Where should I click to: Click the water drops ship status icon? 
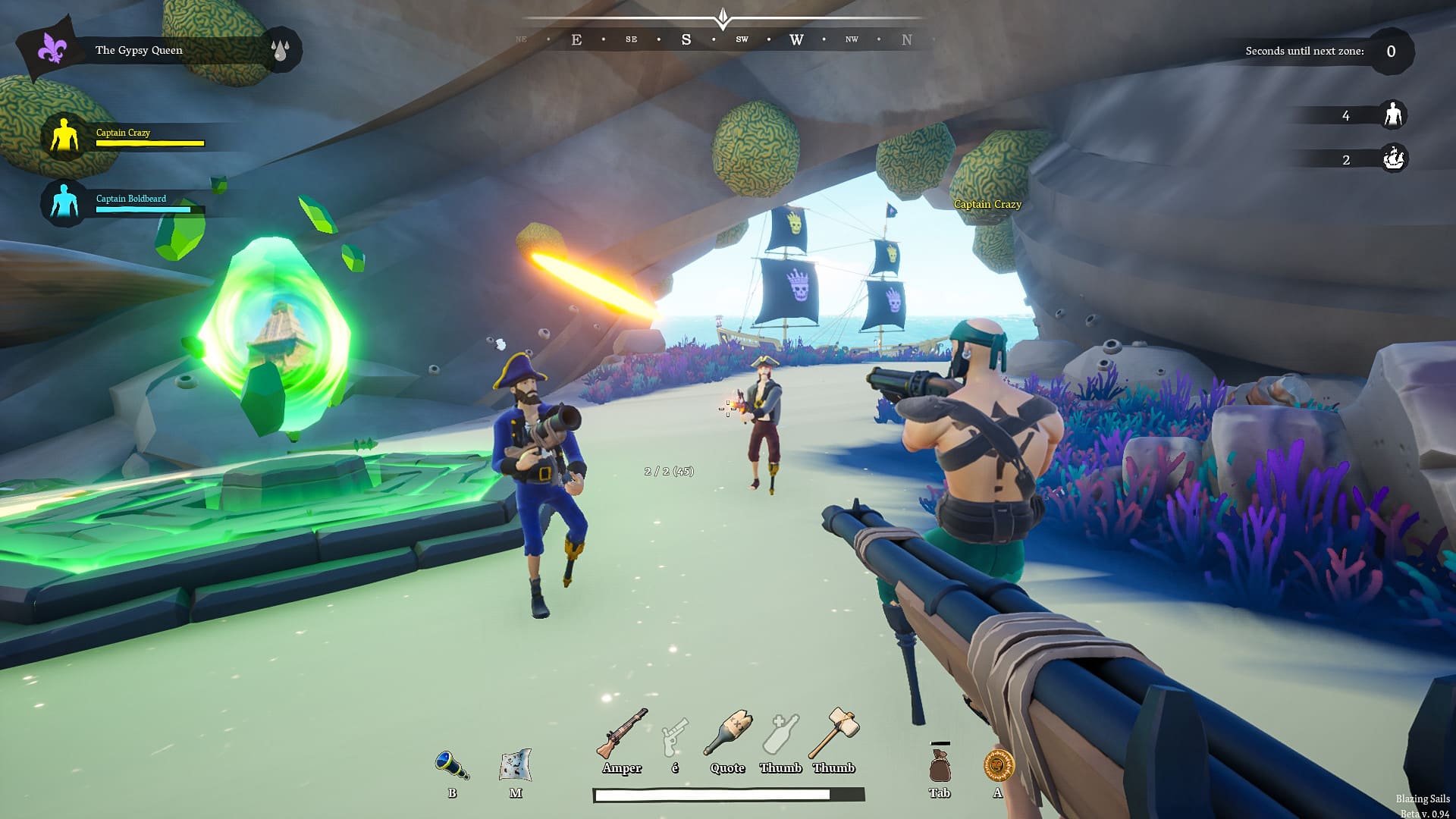281,50
